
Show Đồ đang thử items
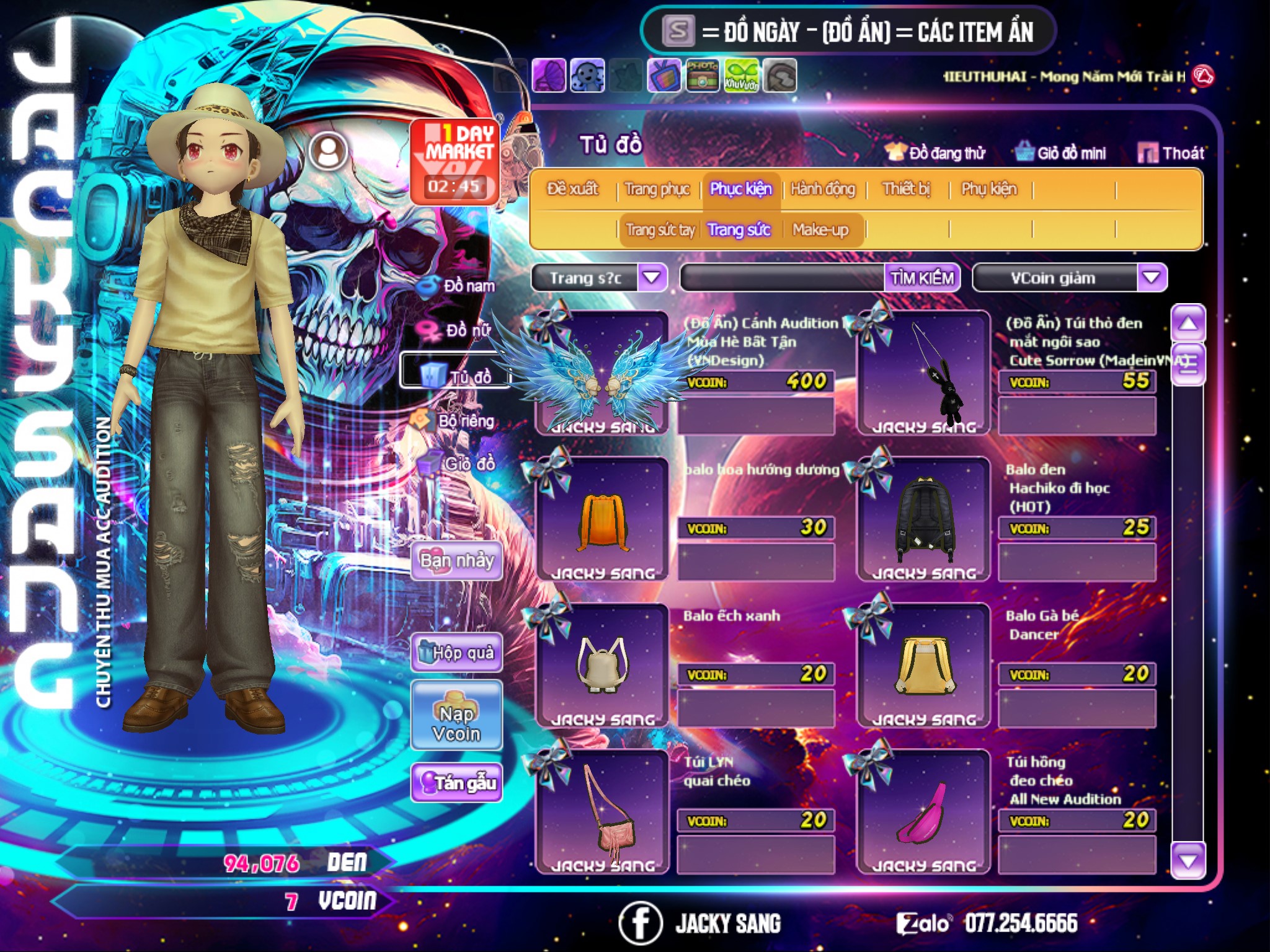click(936, 153)
